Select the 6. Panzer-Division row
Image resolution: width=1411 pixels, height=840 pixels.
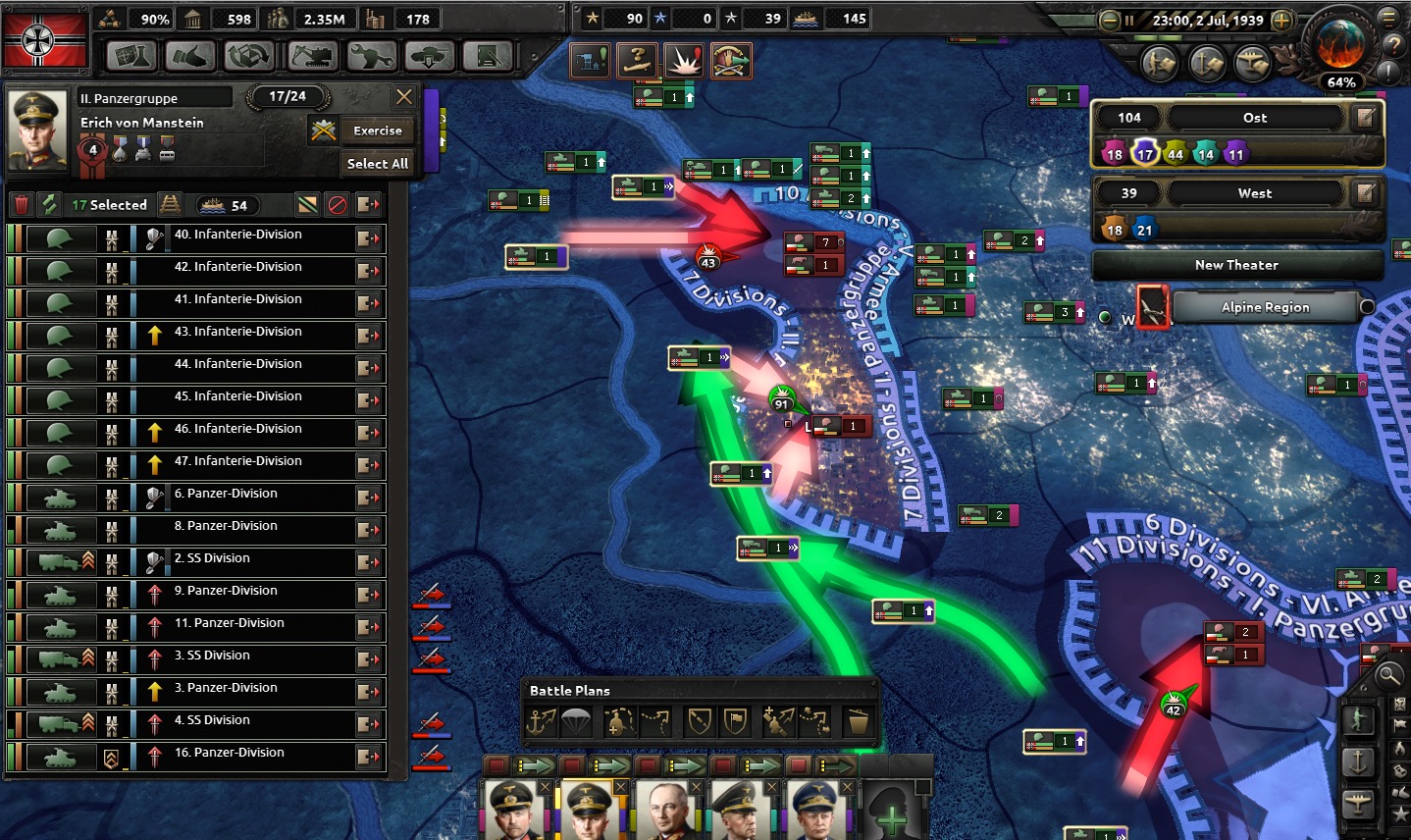pyautogui.click(x=226, y=495)
